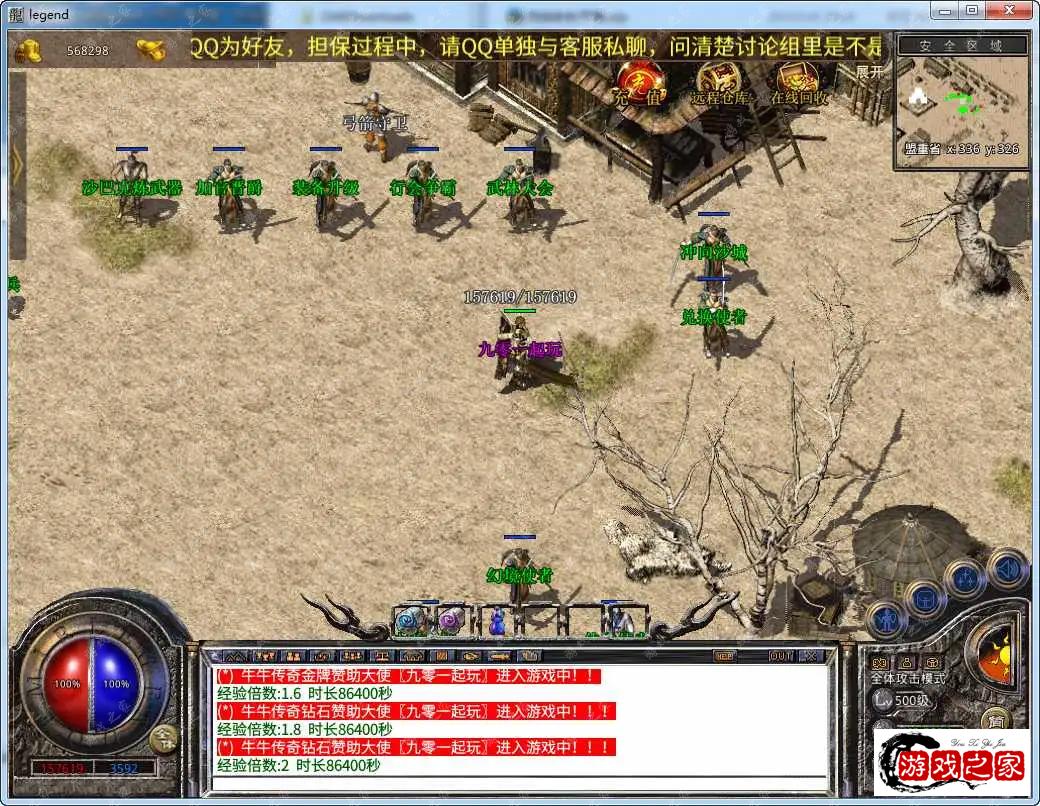Screen dimensions: 1040x806
Task: Click the minimap of the safe zone
Action: point(961,98)
